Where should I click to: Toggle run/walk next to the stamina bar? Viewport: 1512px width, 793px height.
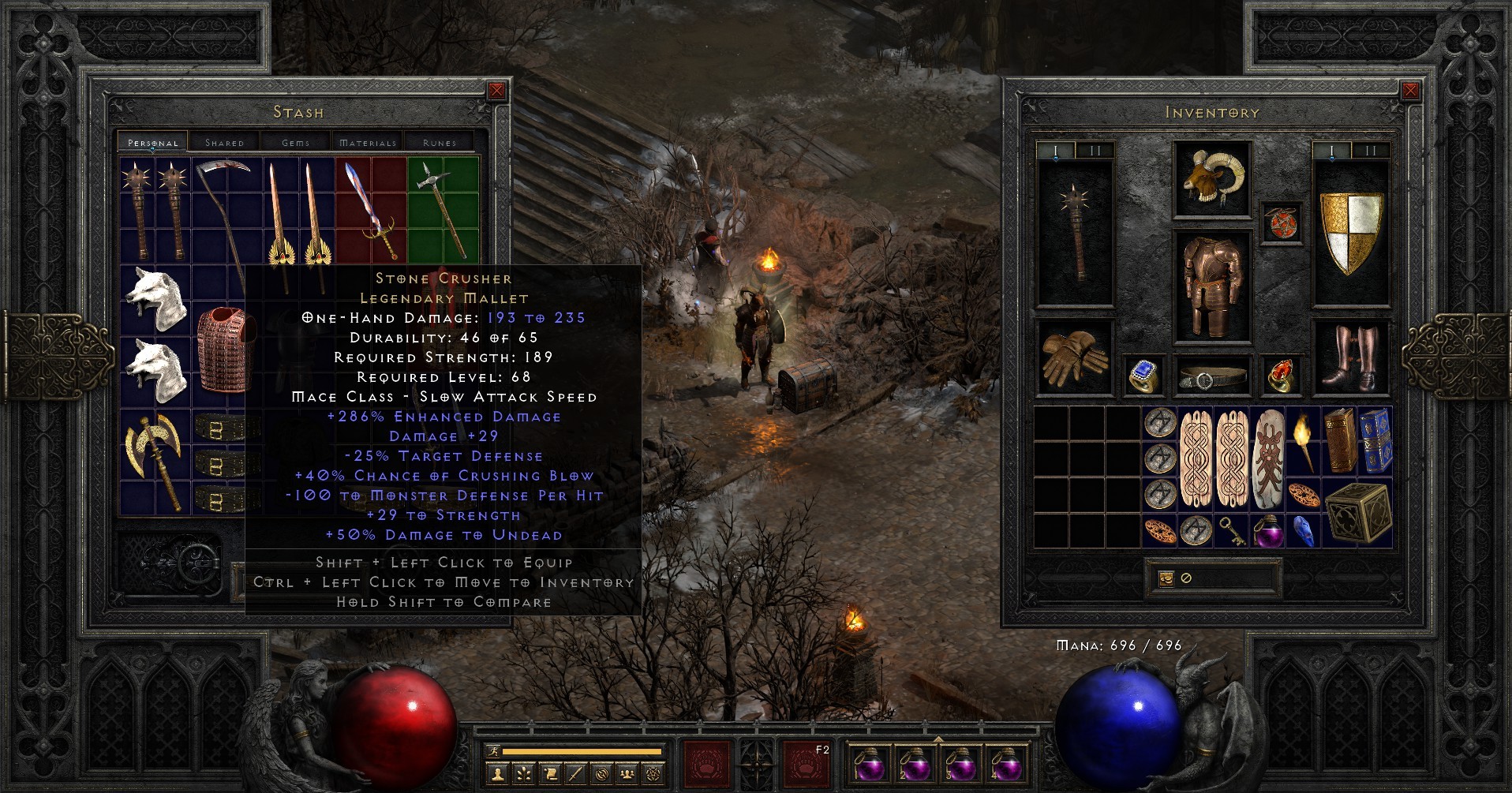(x=494, y=751)
